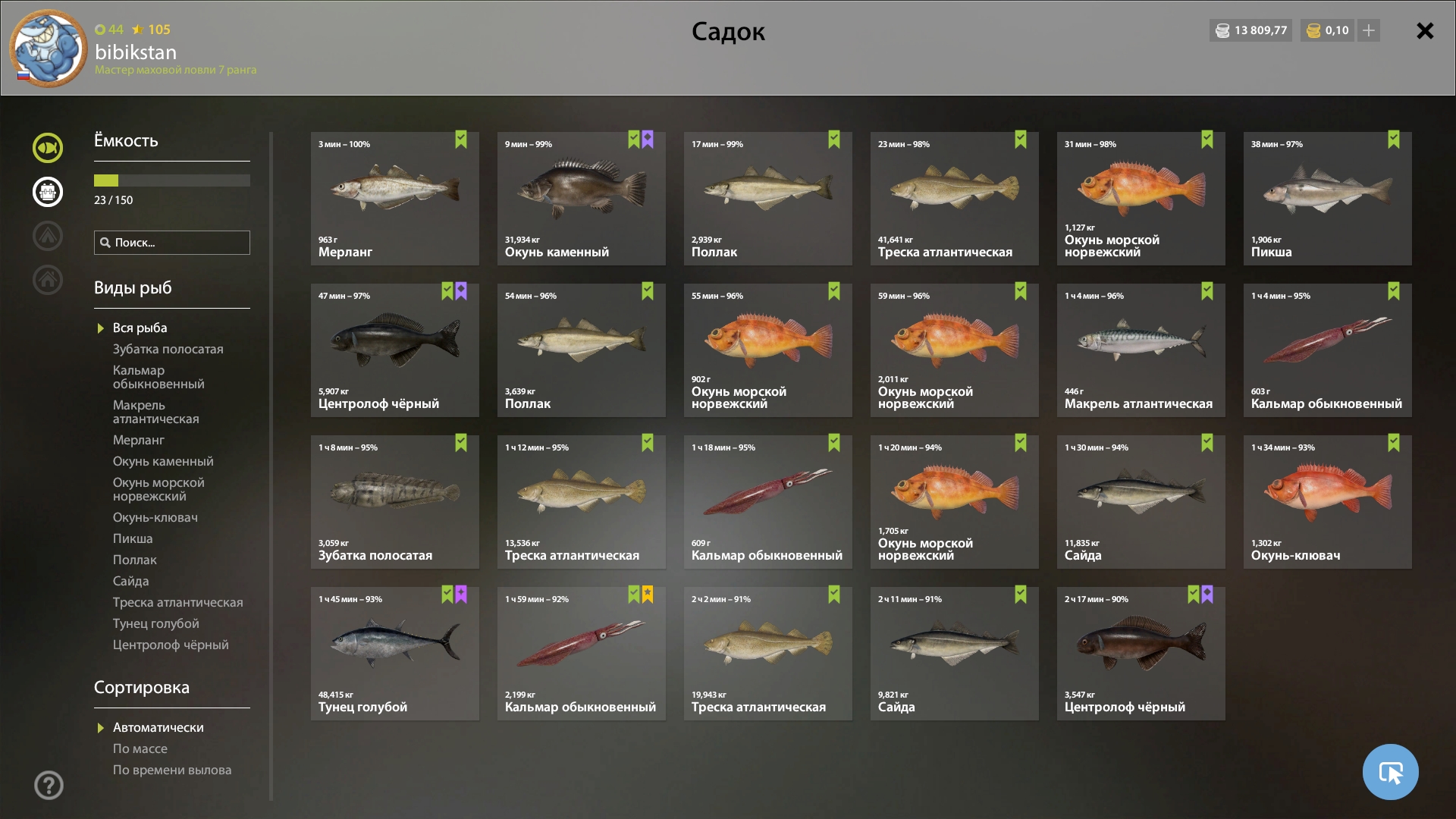Open the player avatar profile
1456x819 pixels.
(x=49, y=49)
